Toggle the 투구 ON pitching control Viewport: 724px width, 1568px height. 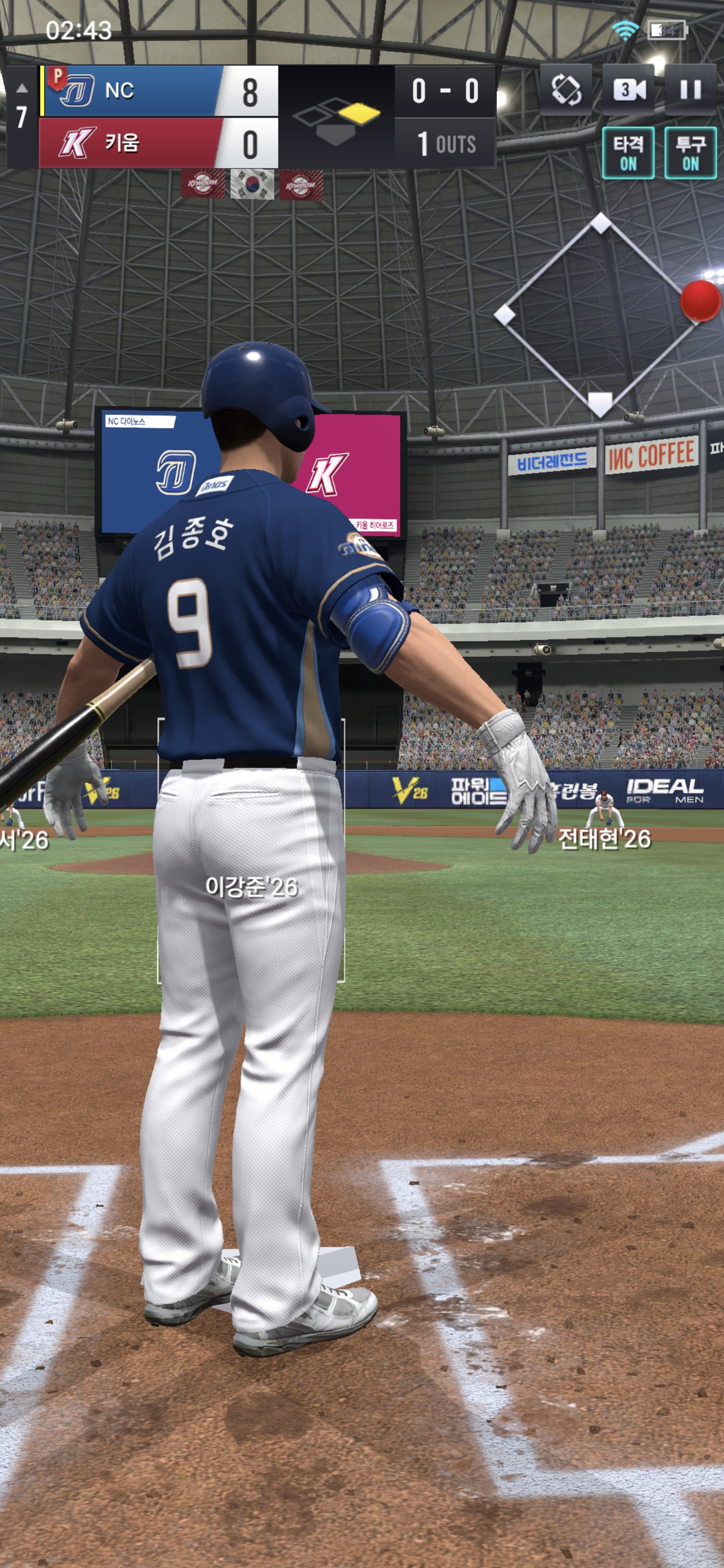point(690,153)
